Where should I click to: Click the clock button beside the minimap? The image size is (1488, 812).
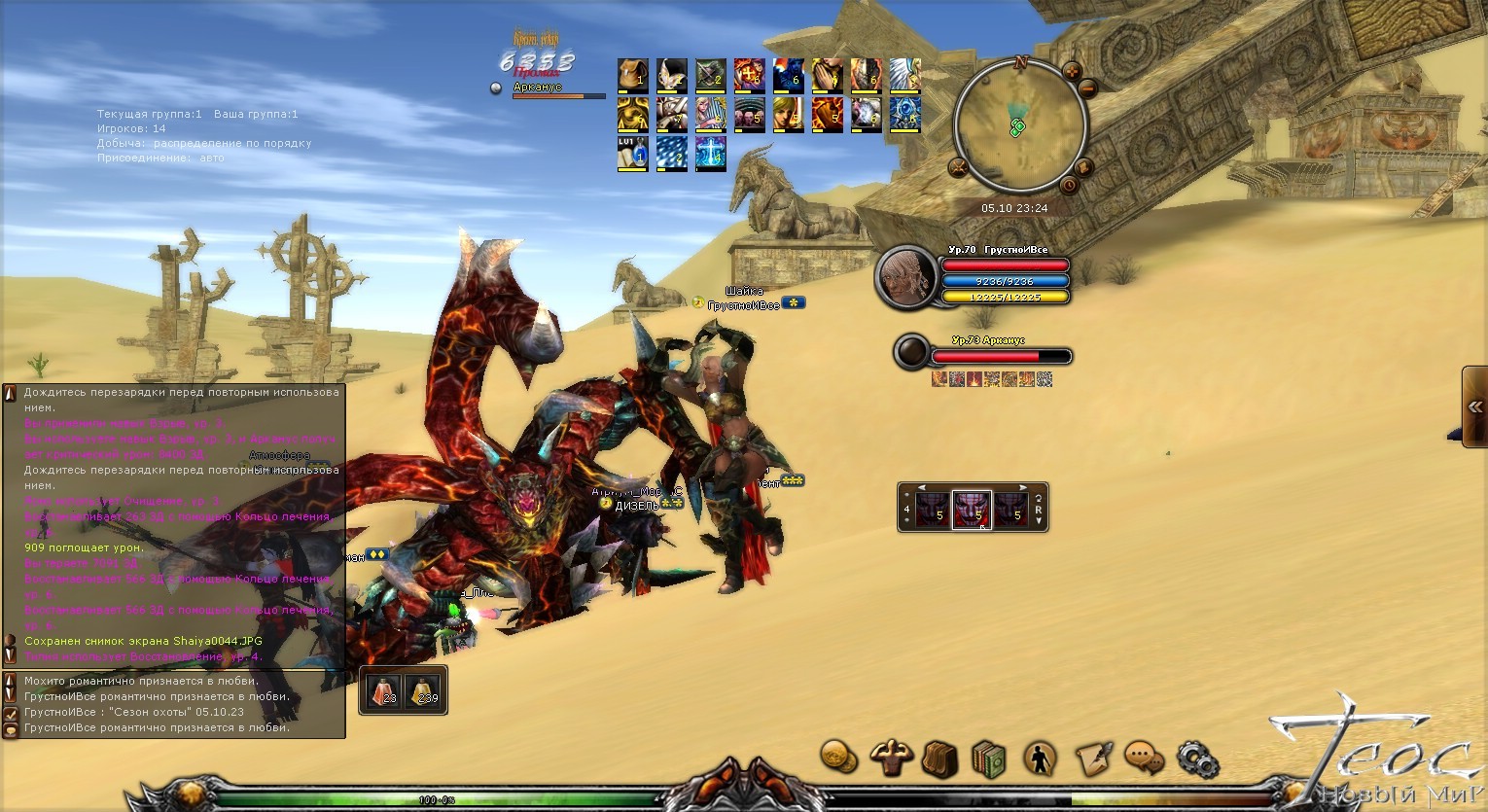pyautogui.click(x=1069, y=185)
